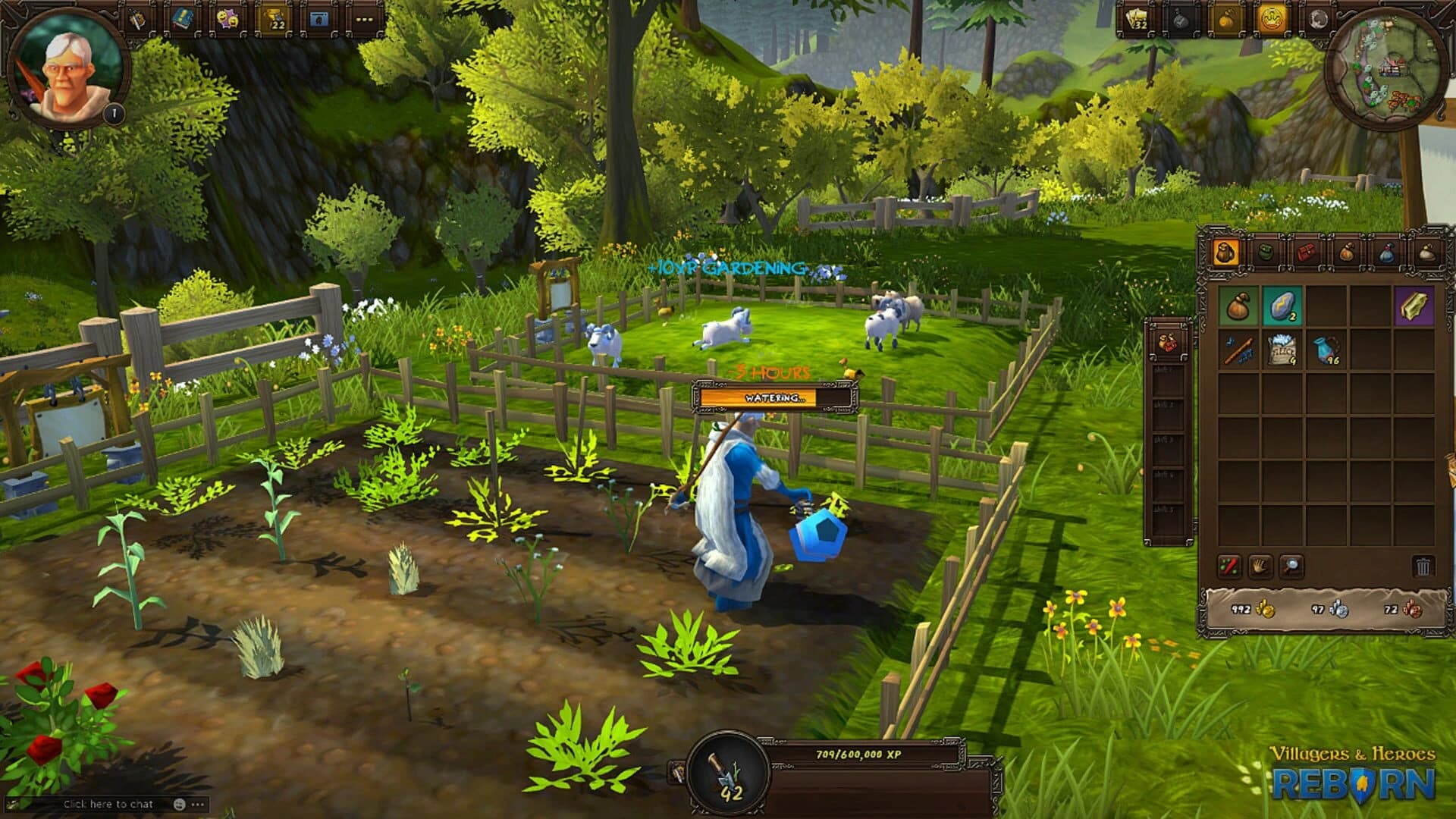Select the salvage tool below the inventory
This screenshot has height=819, width=1456.
[x=1229, y=566]
